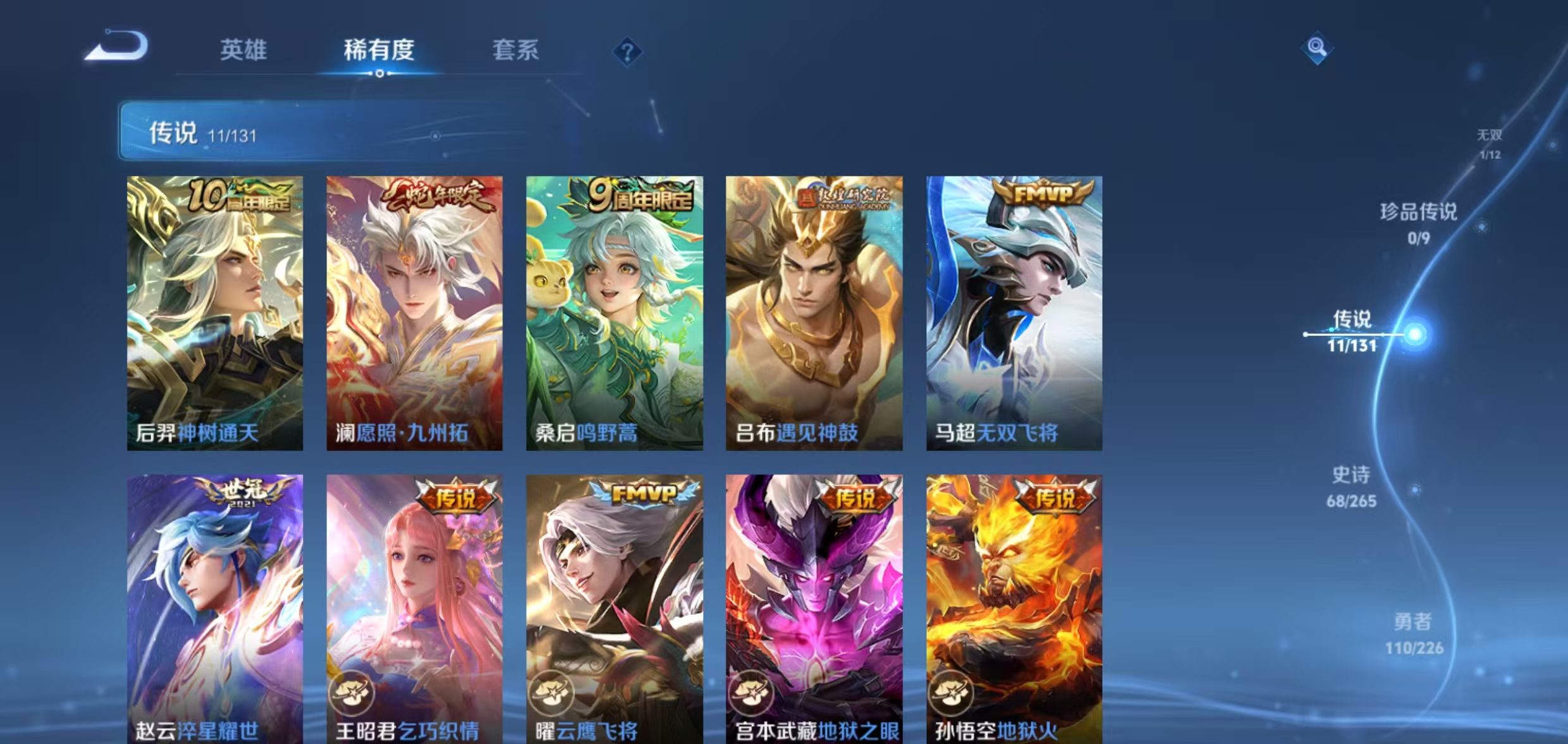This screenshot has height=744, width=1568.
Task: Click the question mark help icon
Action: point(627,51)
